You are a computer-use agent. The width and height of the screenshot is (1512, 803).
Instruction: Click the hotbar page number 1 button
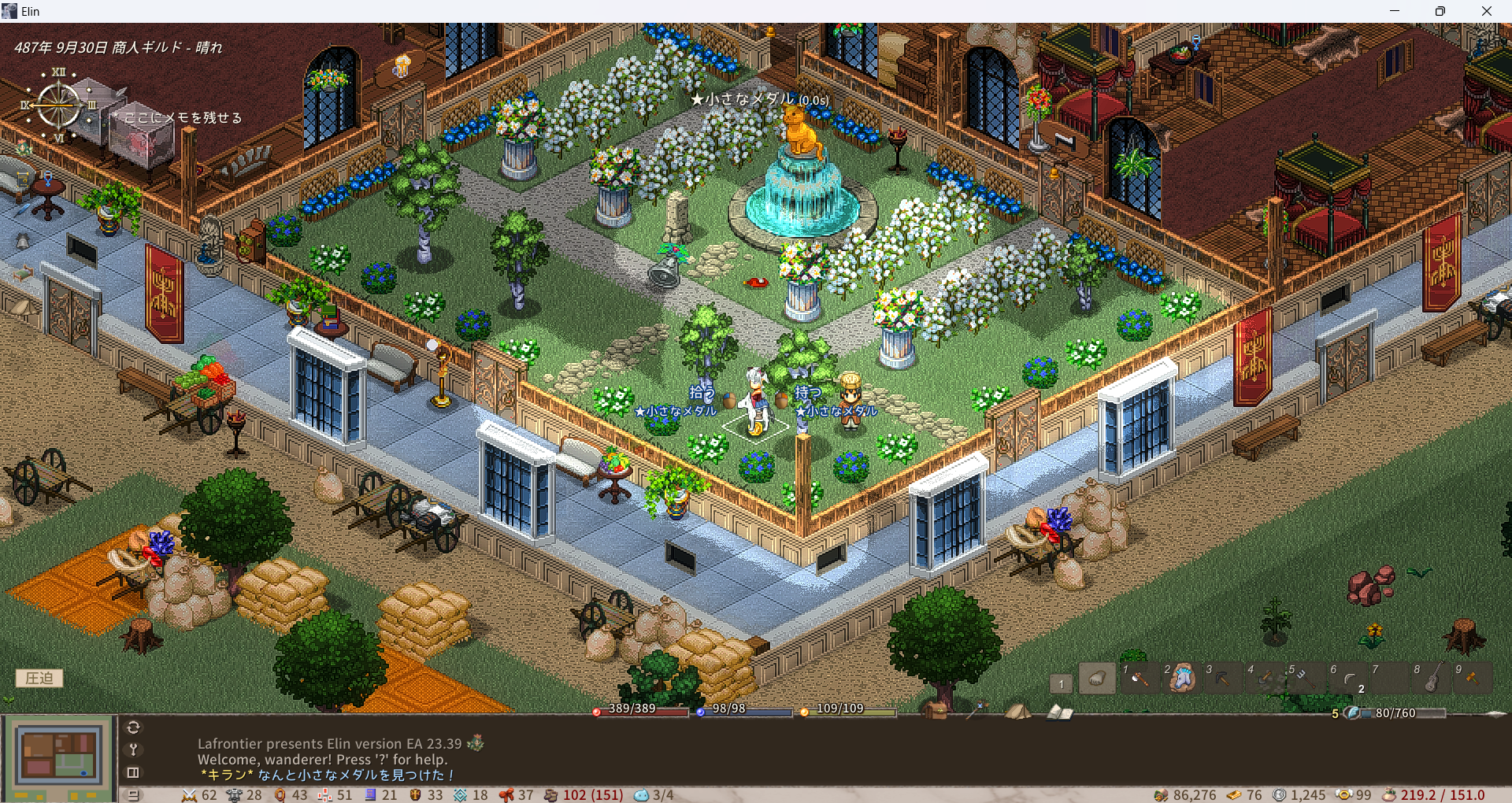click(x=1061, y=683)
